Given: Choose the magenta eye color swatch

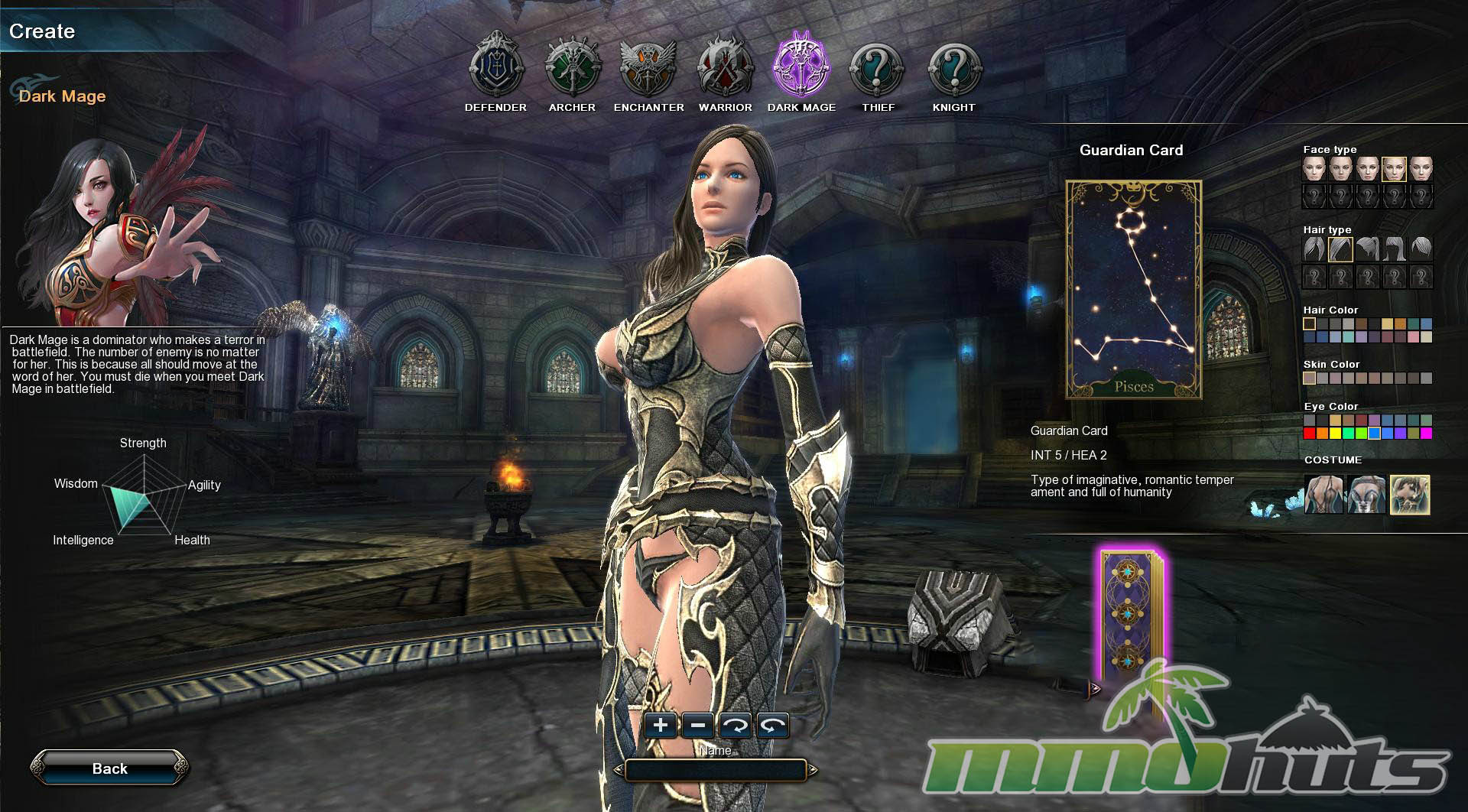Looking at the screenshot, I should point(1426,434).
